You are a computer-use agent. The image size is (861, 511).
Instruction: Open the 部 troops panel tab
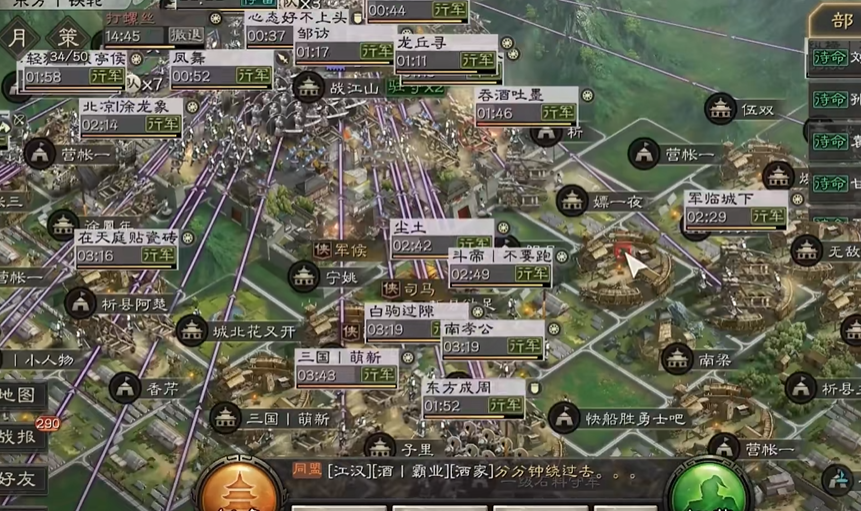point(838,22)
